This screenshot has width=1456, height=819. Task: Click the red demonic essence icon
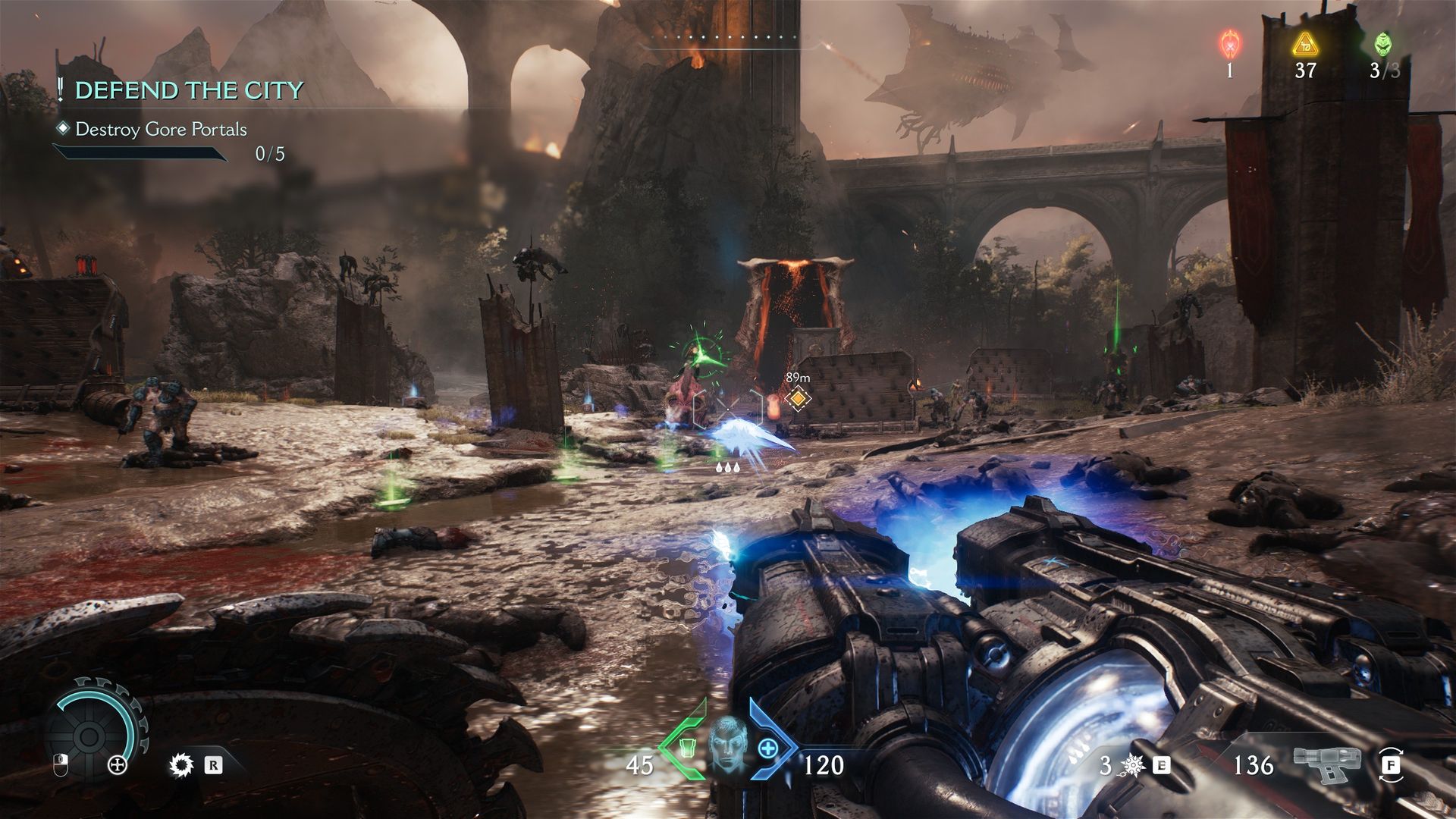click(1229, 45)
